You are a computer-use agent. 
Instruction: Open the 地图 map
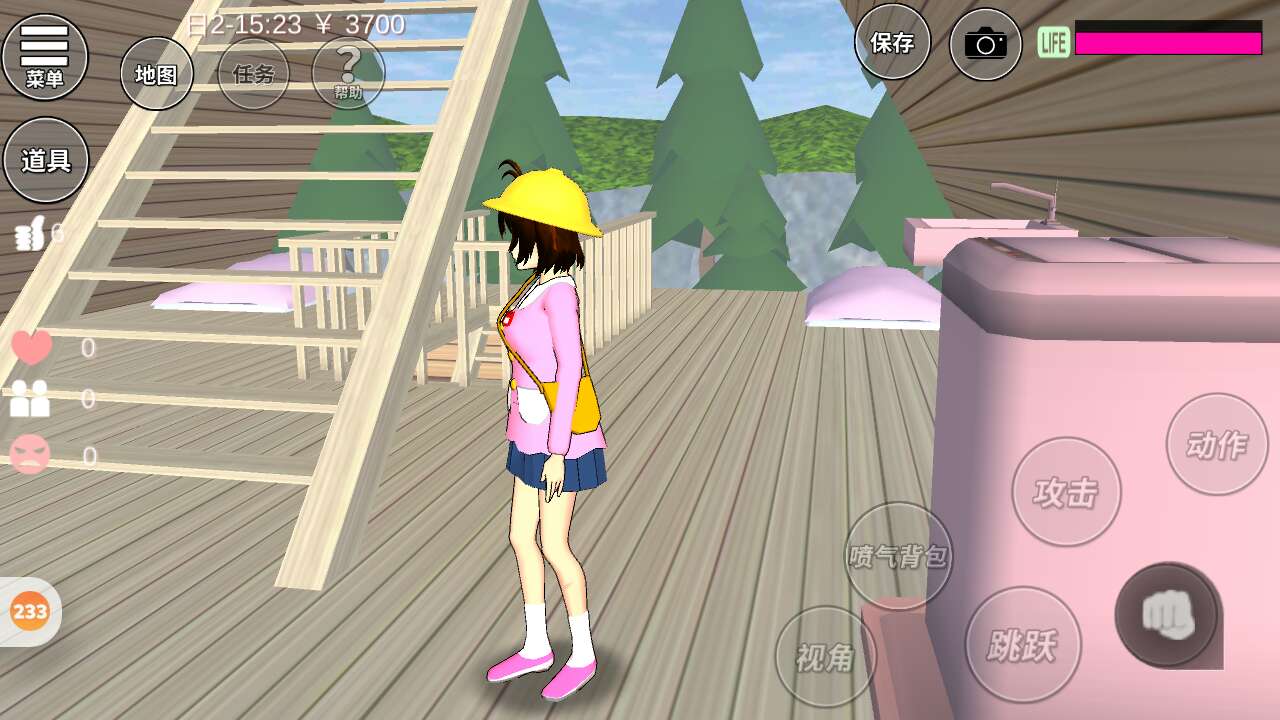tap(157, 73)
